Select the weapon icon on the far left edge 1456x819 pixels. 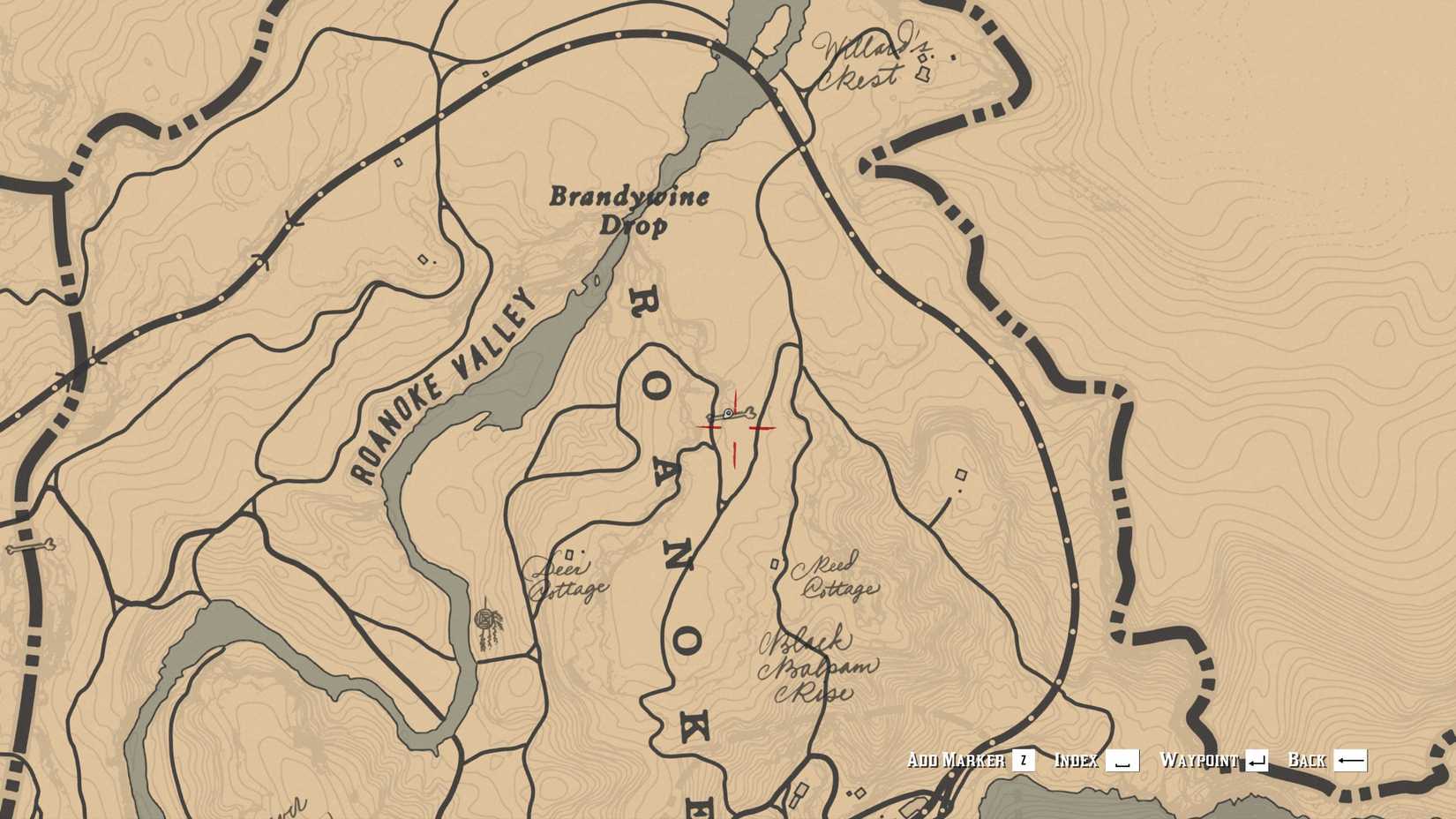pos(31,546)
